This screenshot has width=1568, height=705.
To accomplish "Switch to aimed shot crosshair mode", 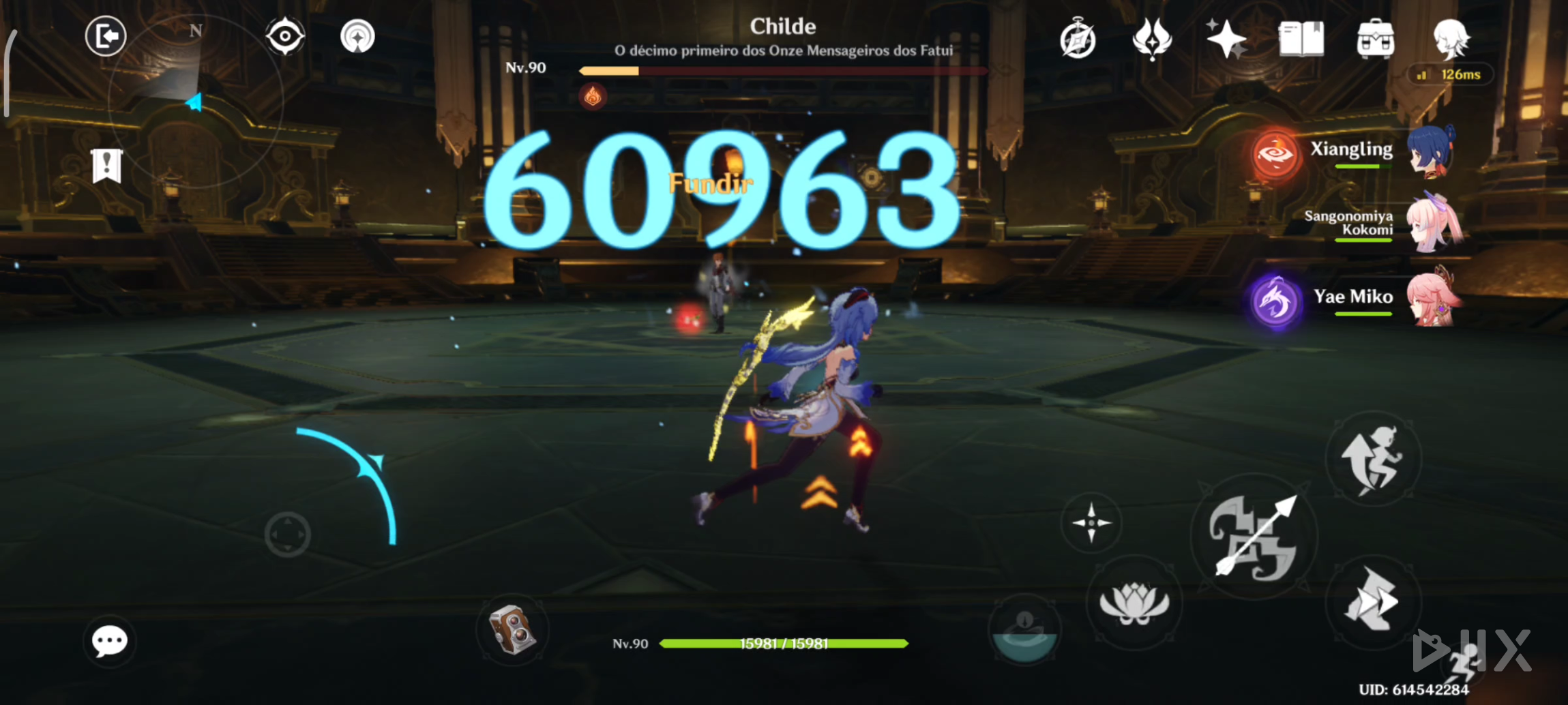I will [x=1092, y=524].
